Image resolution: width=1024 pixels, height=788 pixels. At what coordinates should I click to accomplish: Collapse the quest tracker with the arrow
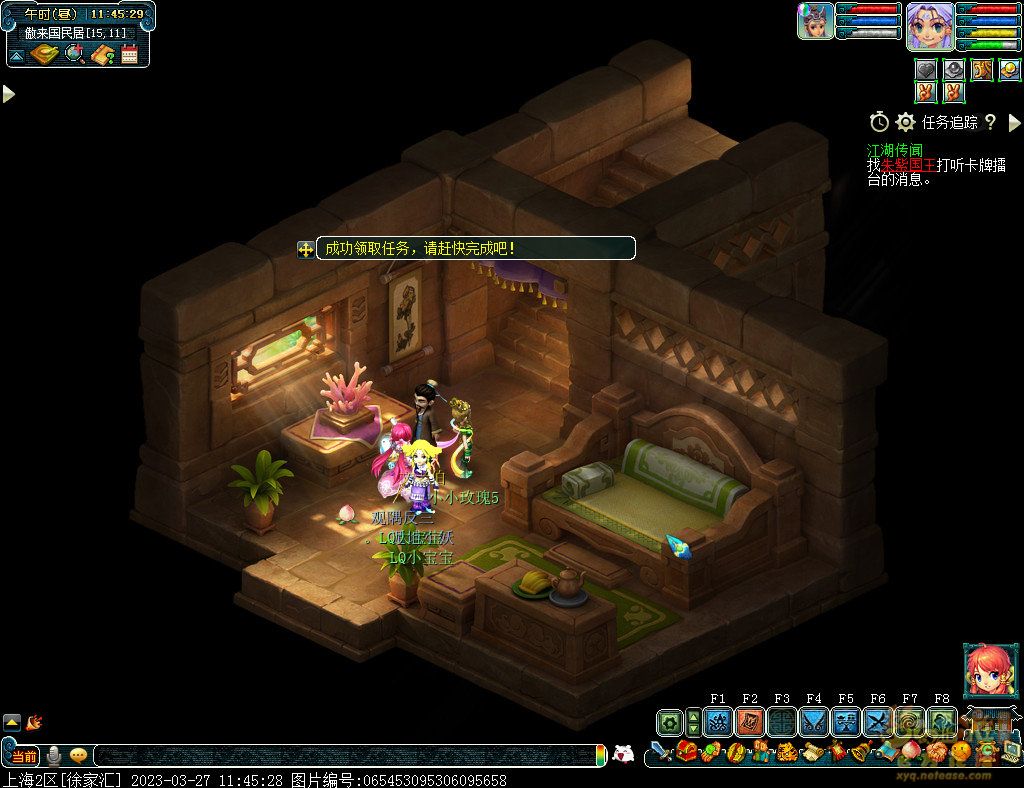[1014, 122]
